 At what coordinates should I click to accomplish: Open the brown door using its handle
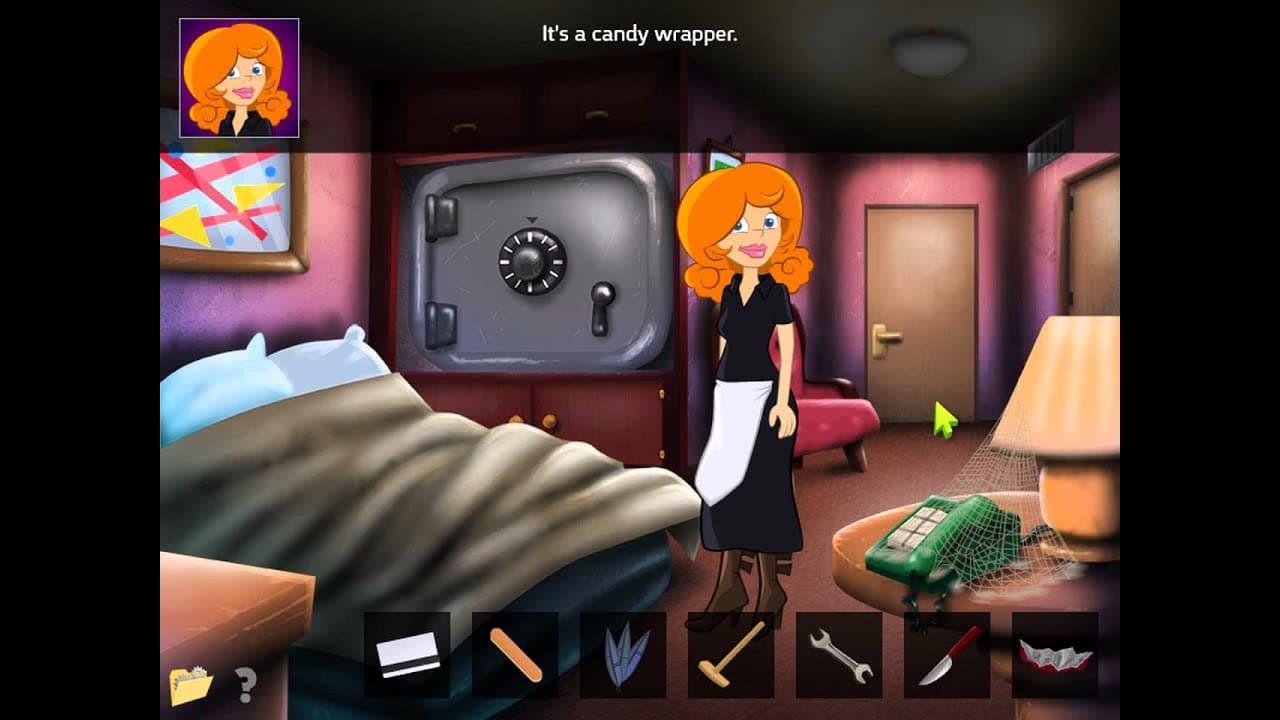point(884,335)
